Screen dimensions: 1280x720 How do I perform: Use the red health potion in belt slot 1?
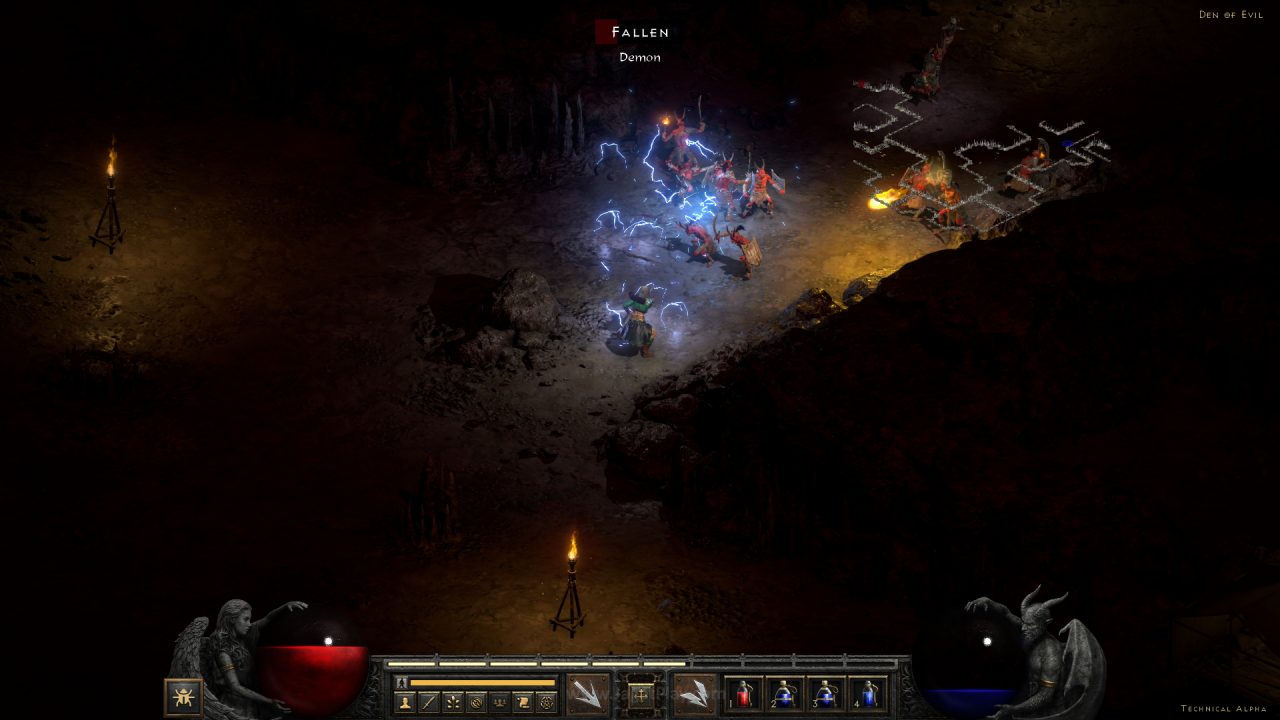pos(743,694)
